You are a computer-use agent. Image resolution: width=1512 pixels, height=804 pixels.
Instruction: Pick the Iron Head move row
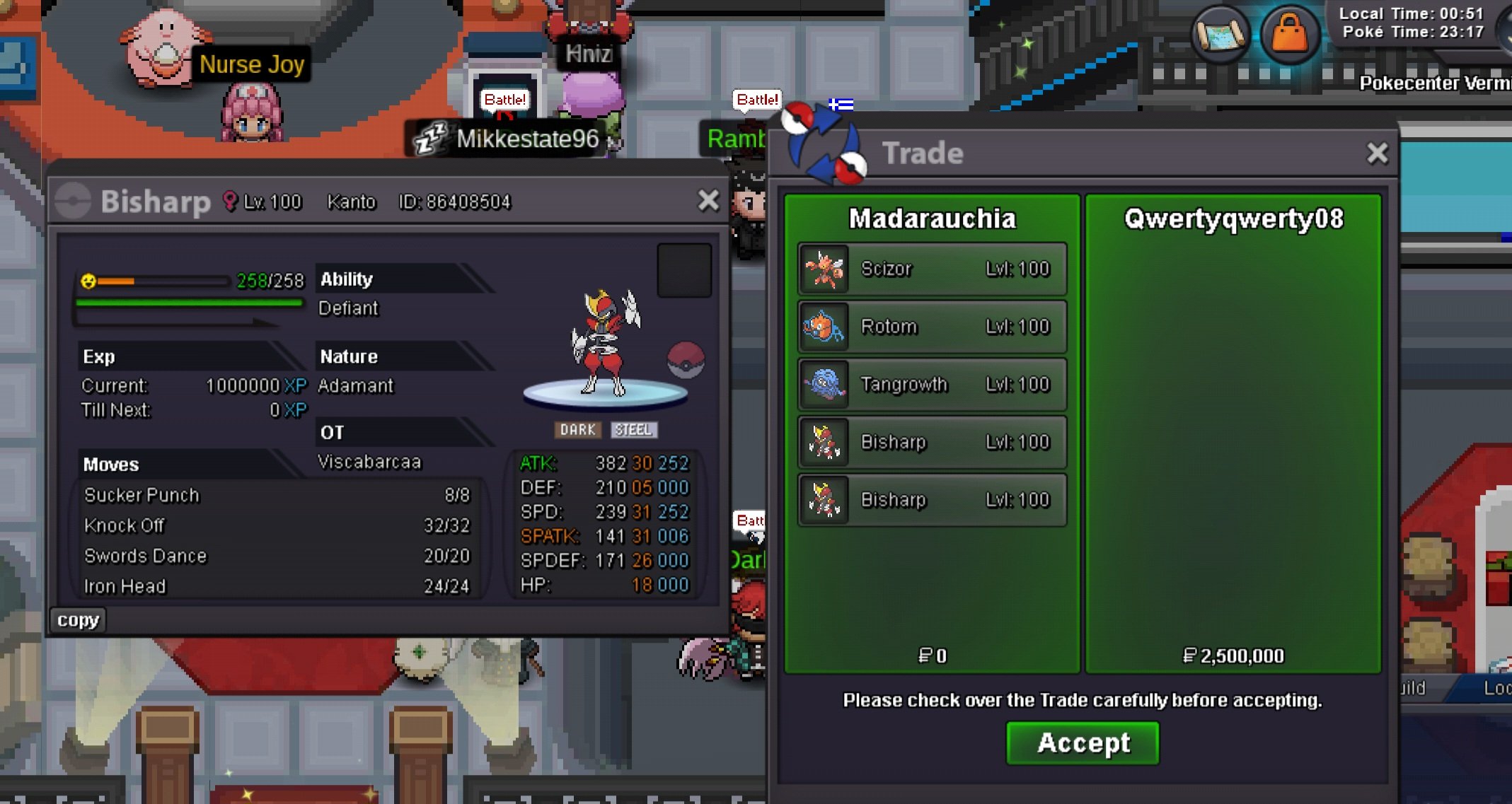pos(276,586)
